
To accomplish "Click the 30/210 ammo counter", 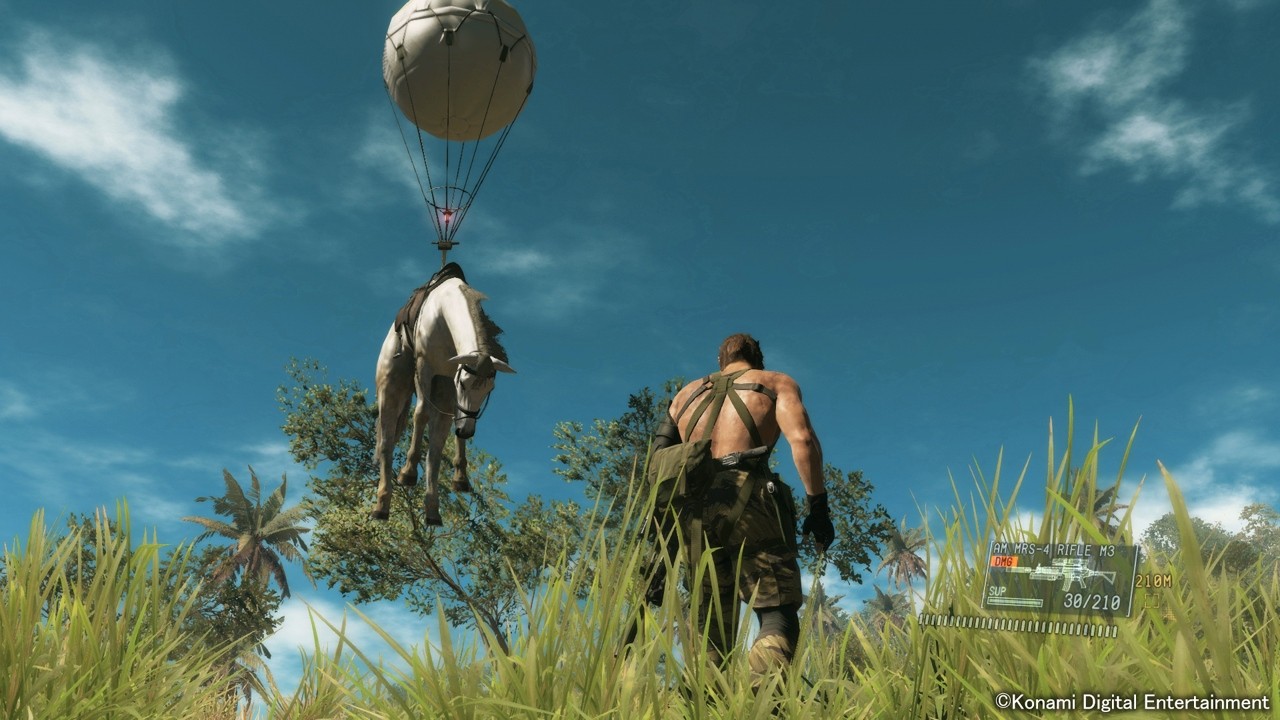I will (1092, 600).
